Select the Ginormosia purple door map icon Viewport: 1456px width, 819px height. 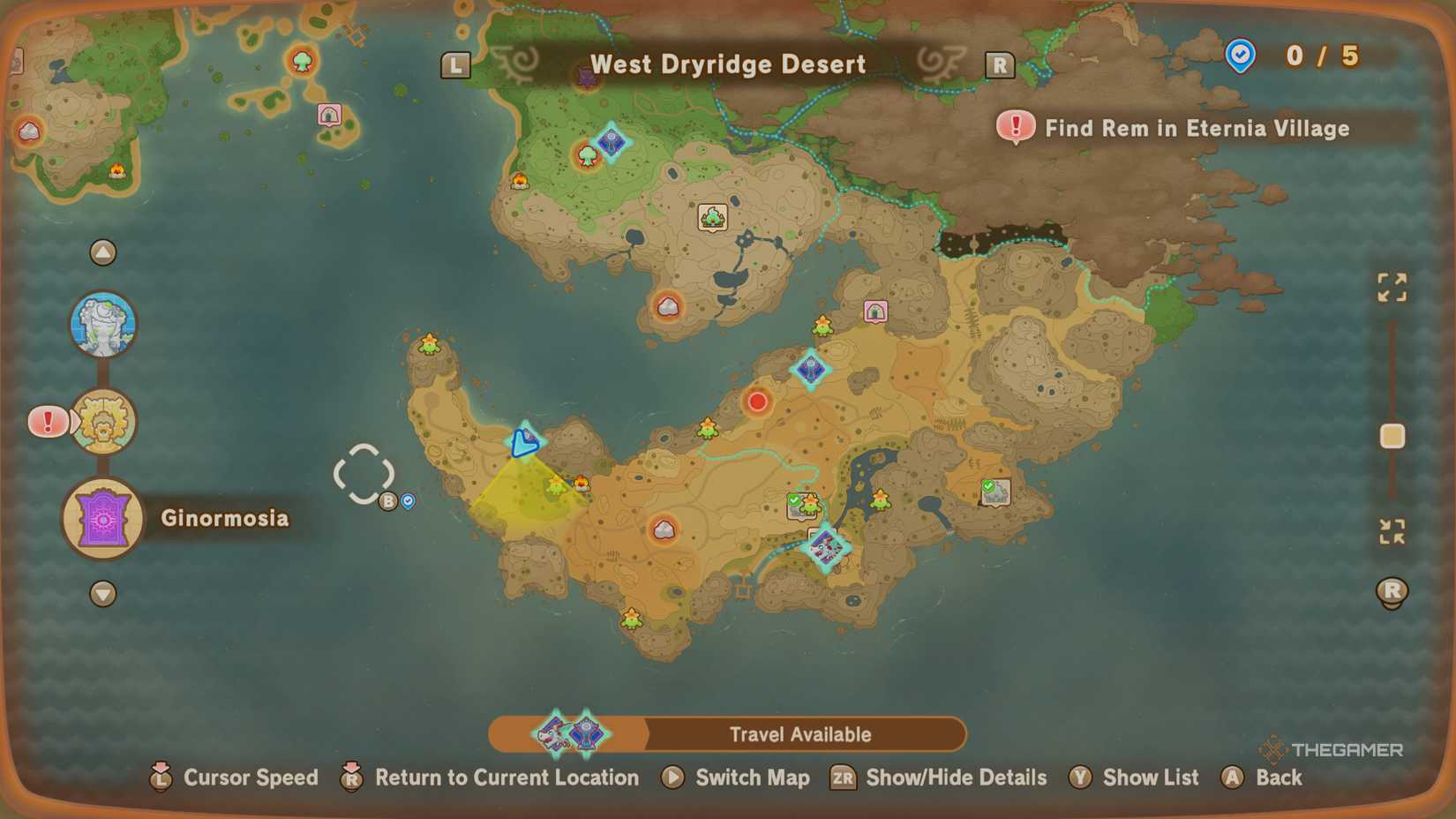(101, 518)
